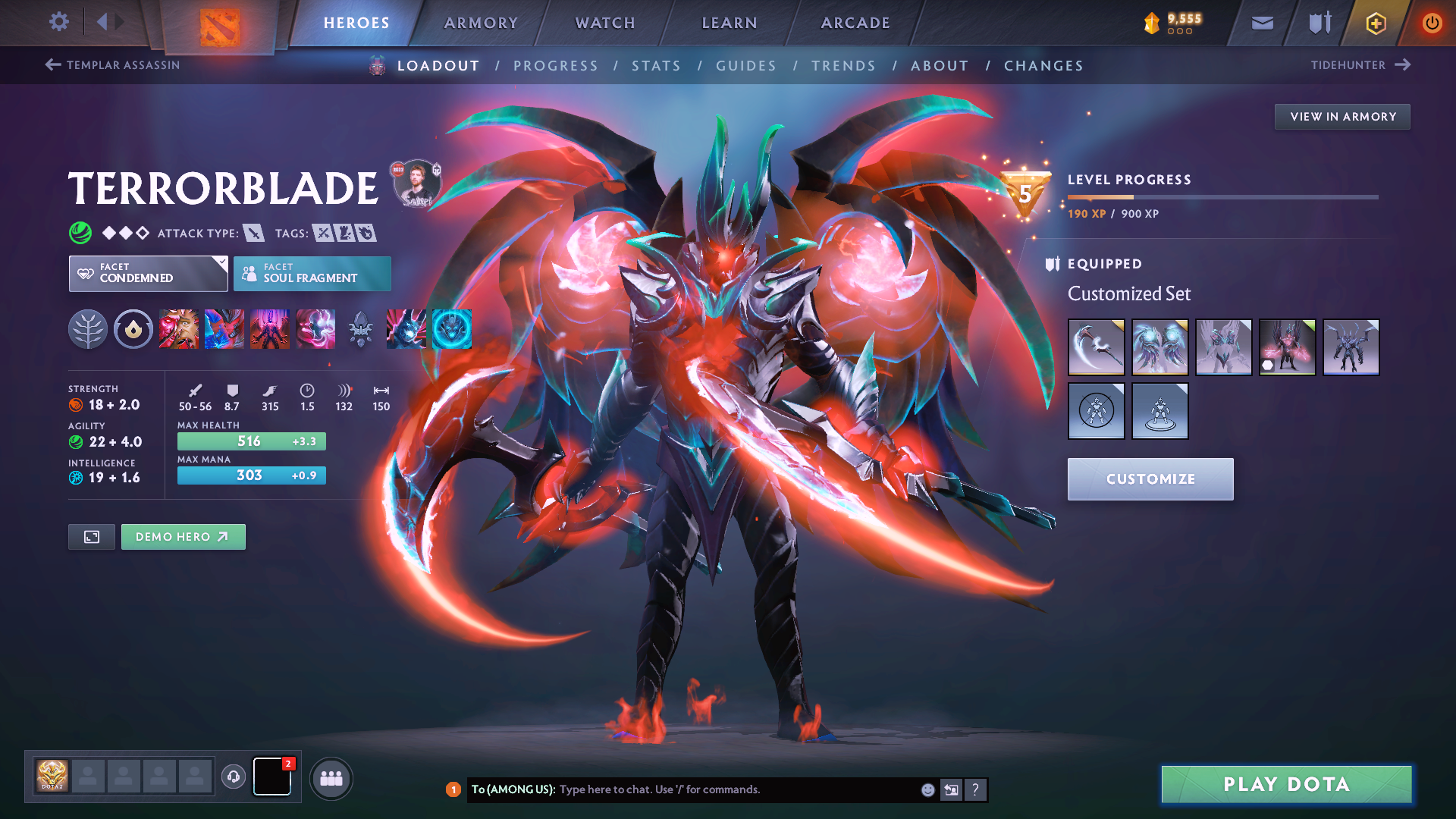Screen dimensions: 1456x819
Task: Select the Conjure Image ability icon
Action: pos(224,329)
